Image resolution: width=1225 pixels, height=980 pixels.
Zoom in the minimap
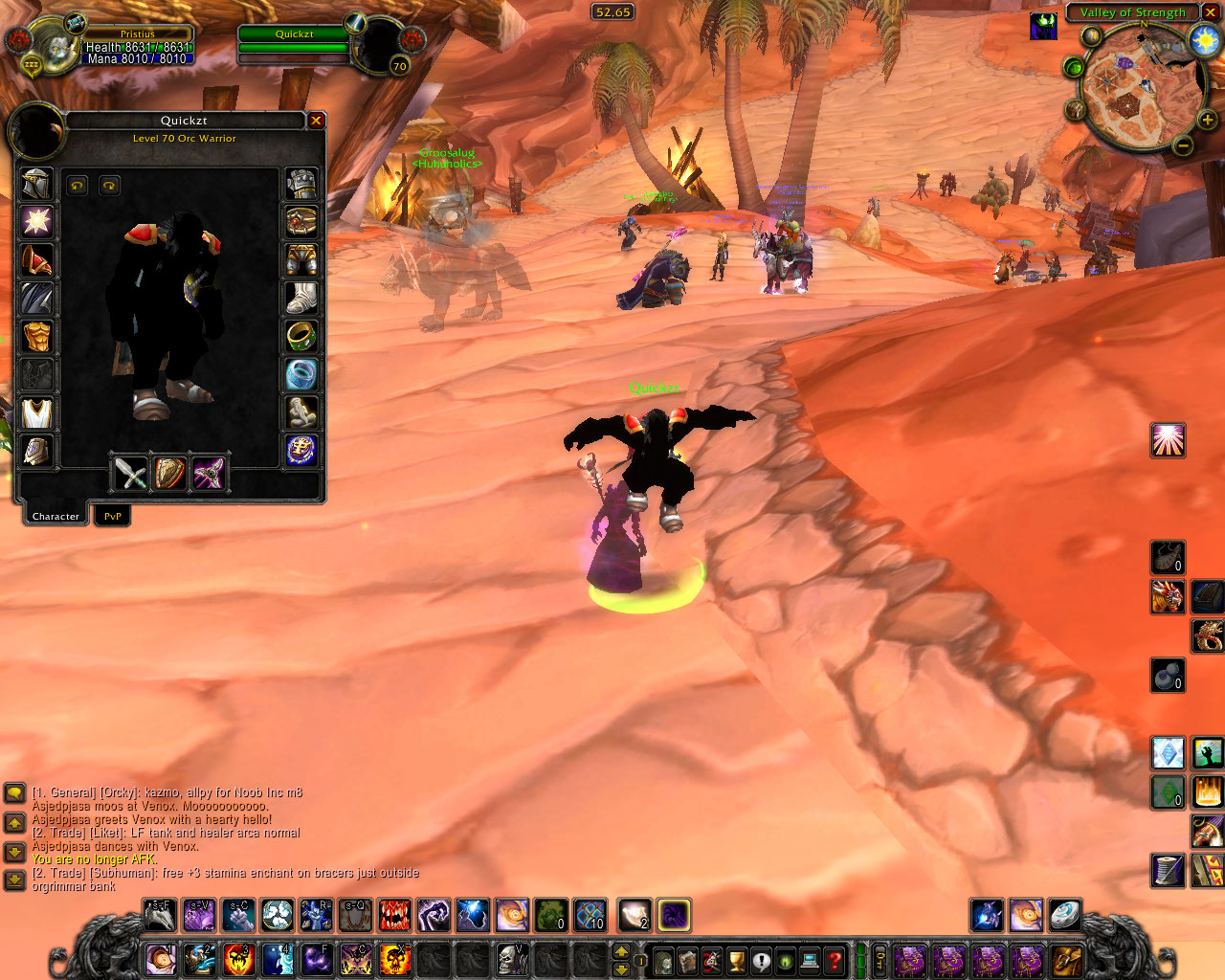tap(1208, 120)
